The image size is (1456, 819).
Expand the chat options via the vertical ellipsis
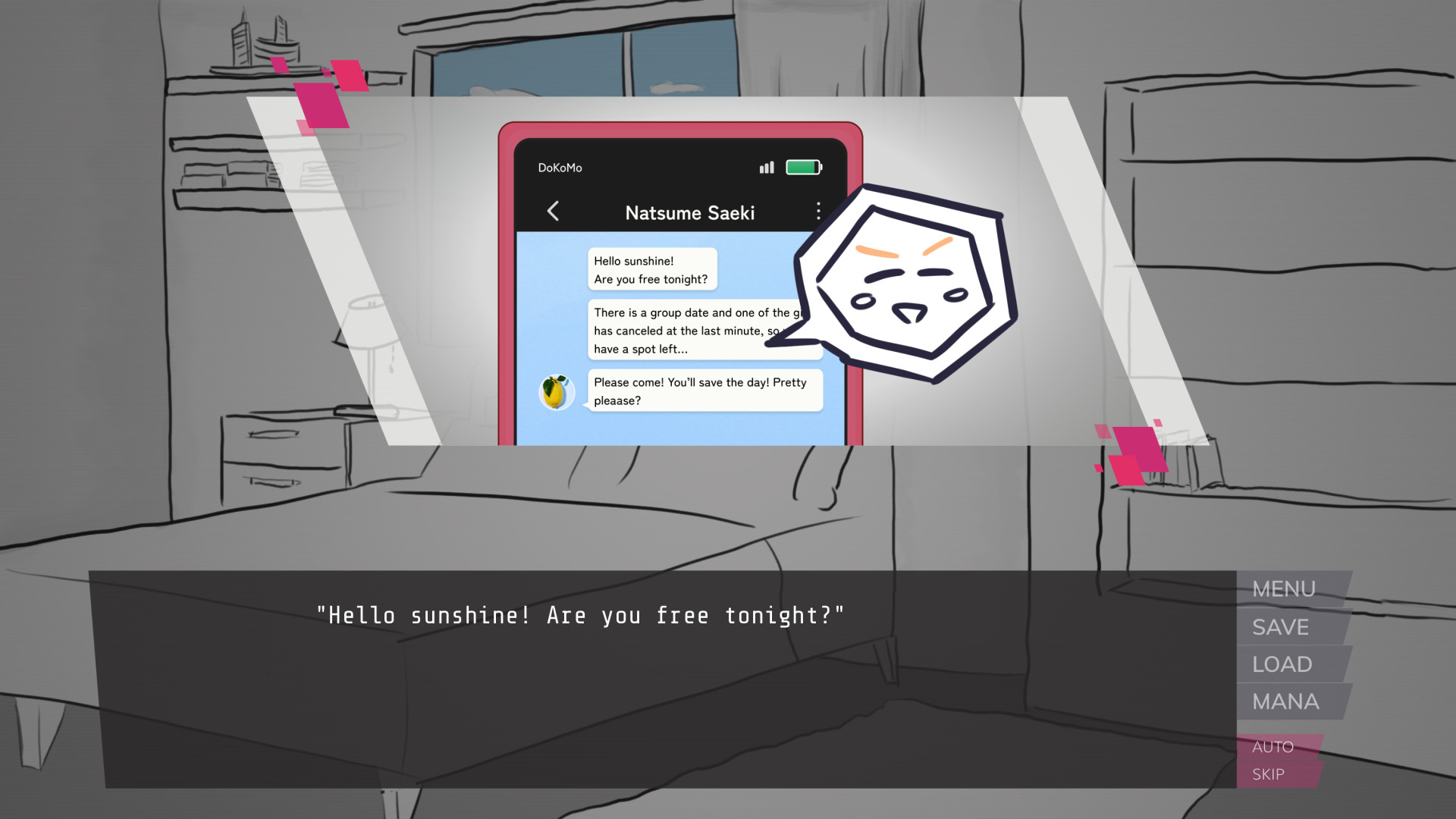coord(818,212)
